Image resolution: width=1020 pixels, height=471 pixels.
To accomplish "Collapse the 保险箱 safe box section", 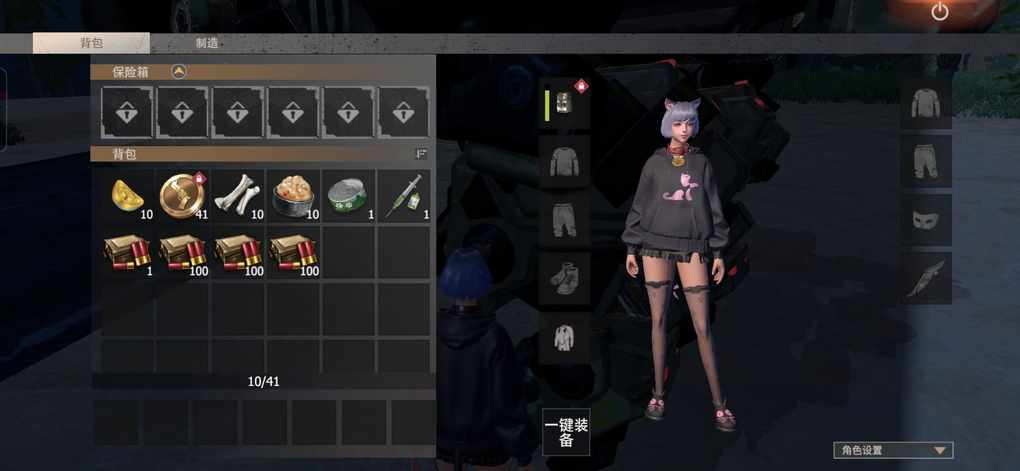I will (x=178, y=72).
